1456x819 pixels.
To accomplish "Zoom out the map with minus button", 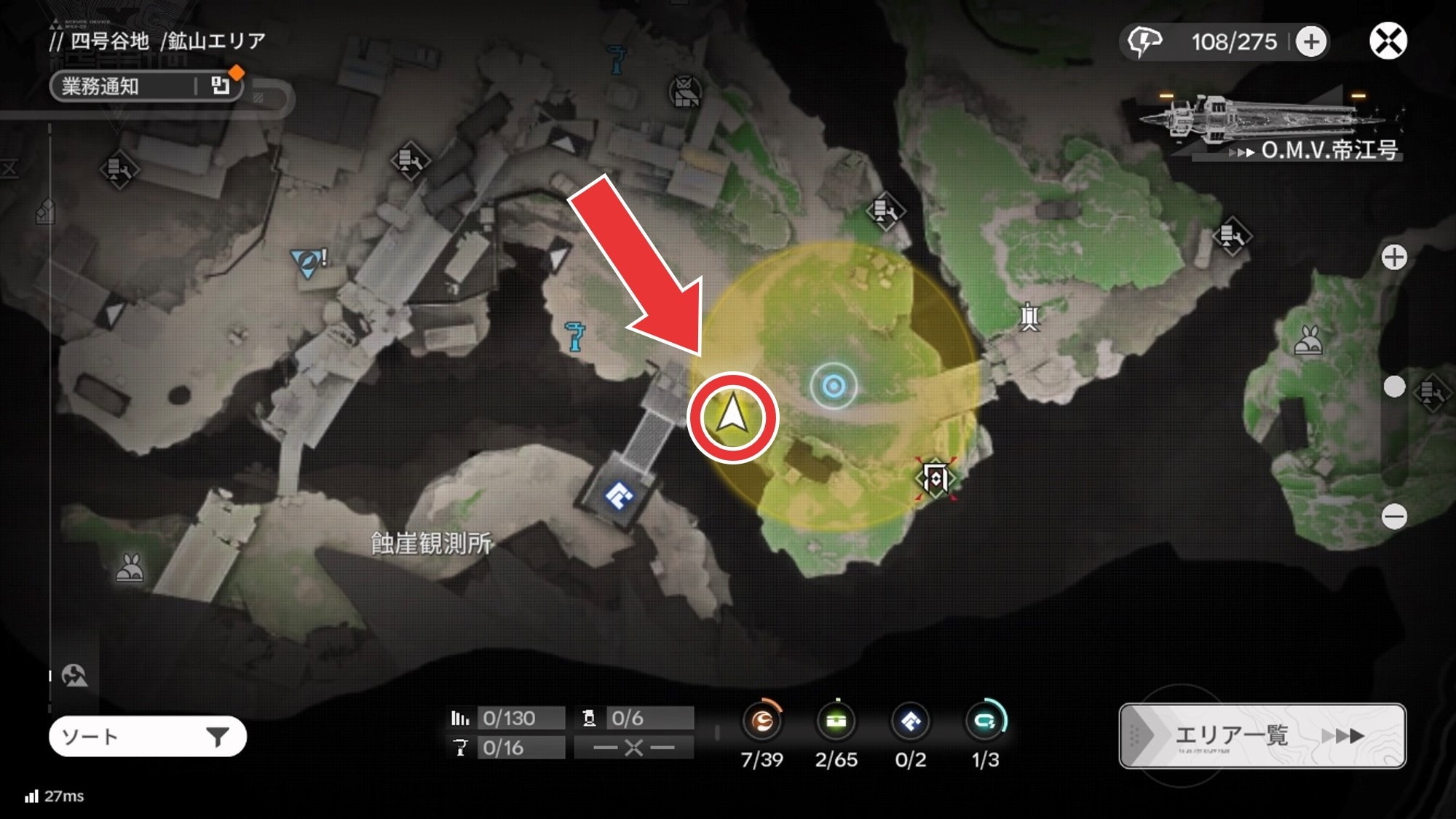I will point(1394,517).
